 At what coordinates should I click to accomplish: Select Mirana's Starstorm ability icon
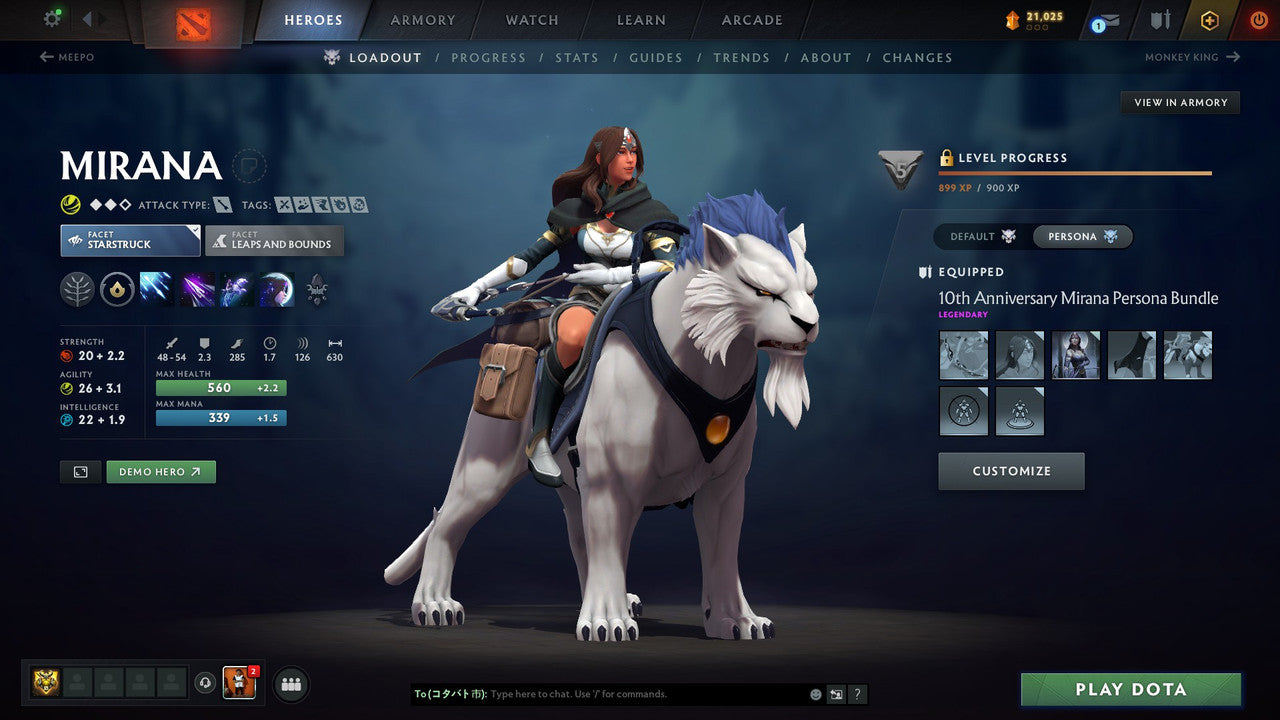click(x=156, y=290)
